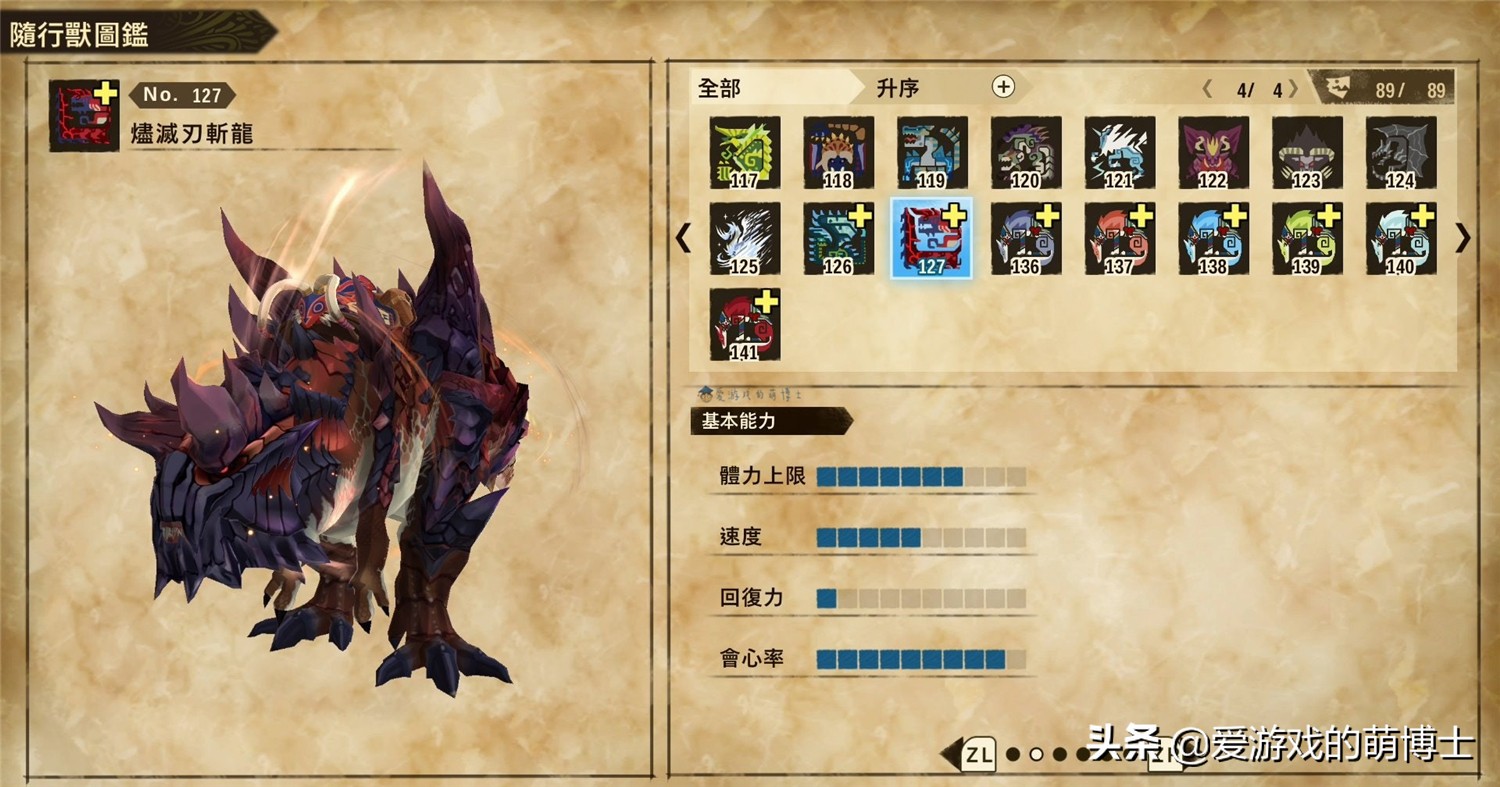Select the black dragon icon 124

coord(1399,152)
